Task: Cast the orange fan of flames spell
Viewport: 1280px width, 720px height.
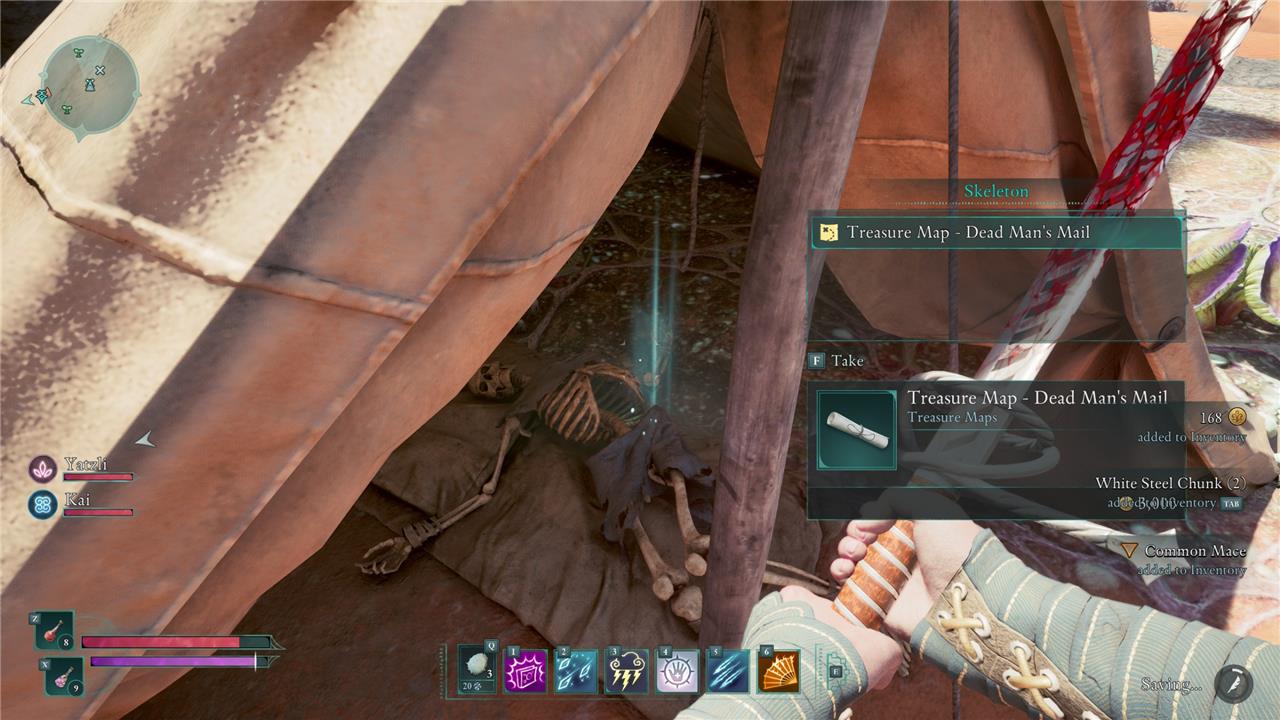Action: pos(778,671)
